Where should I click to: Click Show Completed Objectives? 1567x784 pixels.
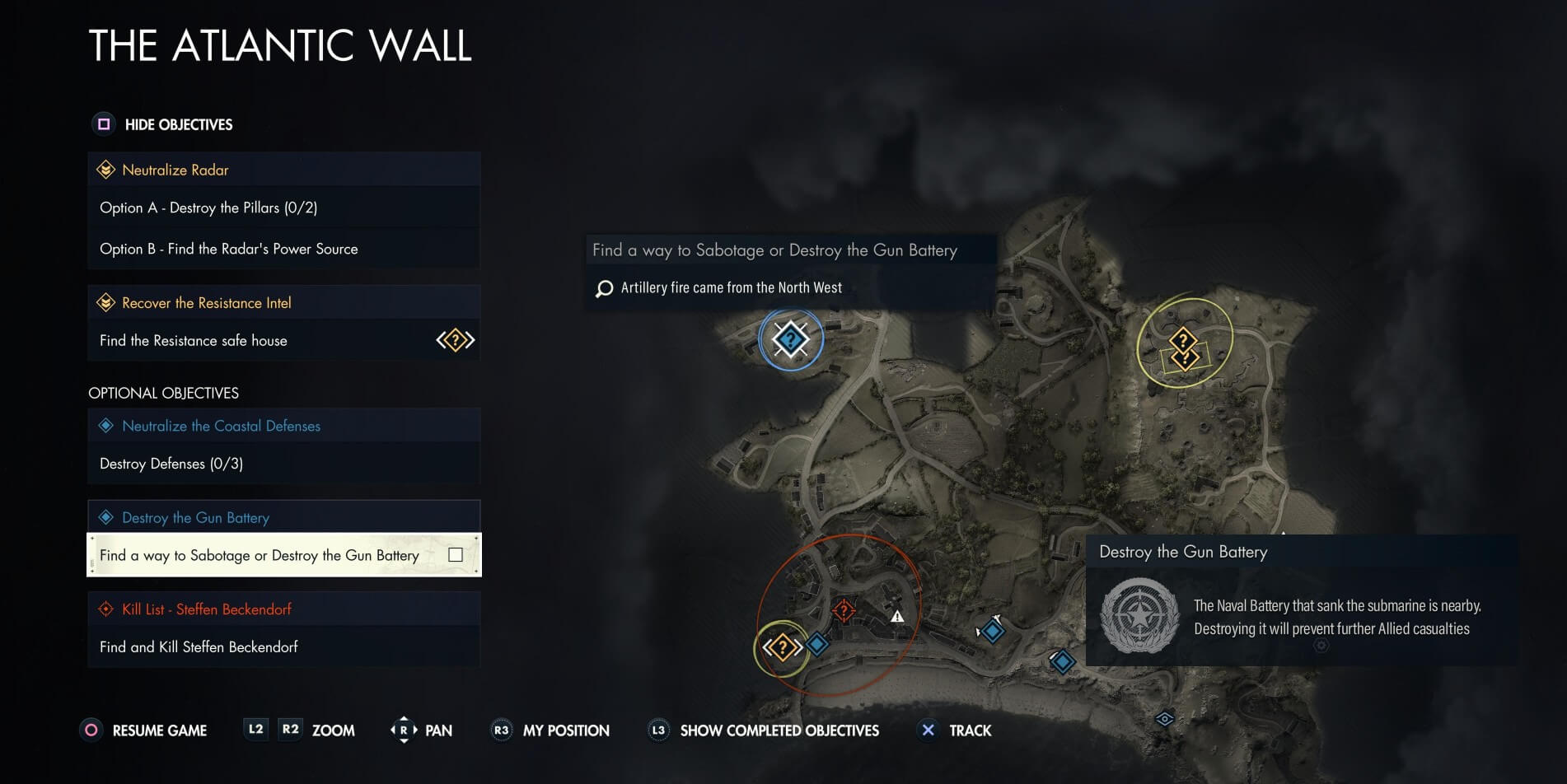(779, 730)
